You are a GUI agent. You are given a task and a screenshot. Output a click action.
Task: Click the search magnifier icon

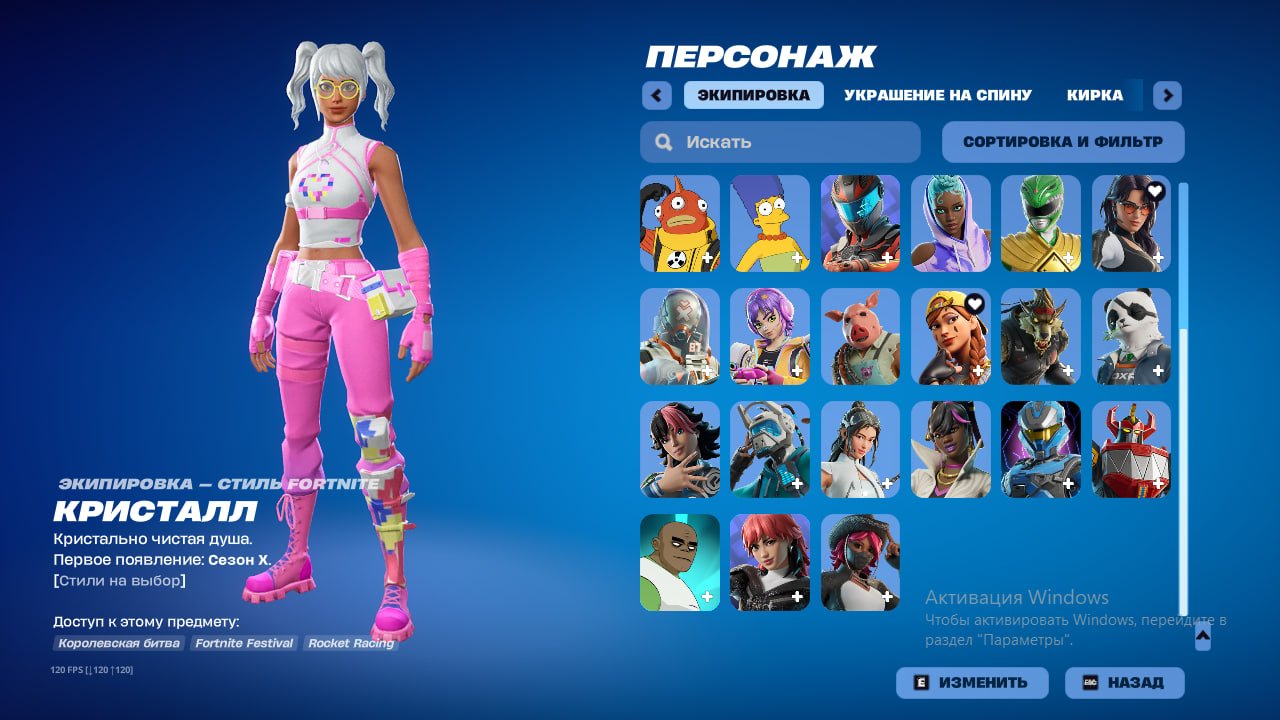click(663, 142)
